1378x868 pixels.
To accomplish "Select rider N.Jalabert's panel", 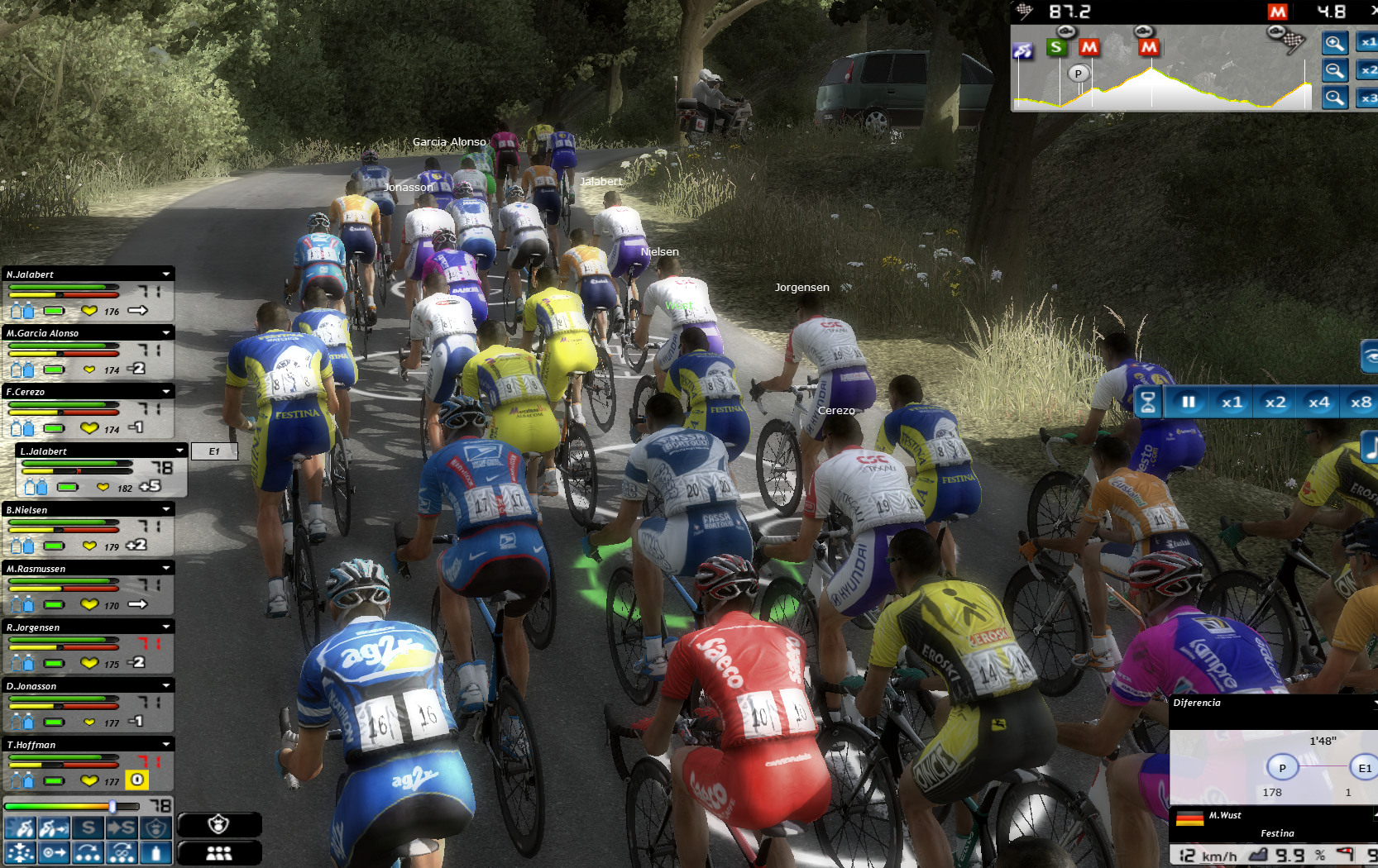I will point(74,274).
